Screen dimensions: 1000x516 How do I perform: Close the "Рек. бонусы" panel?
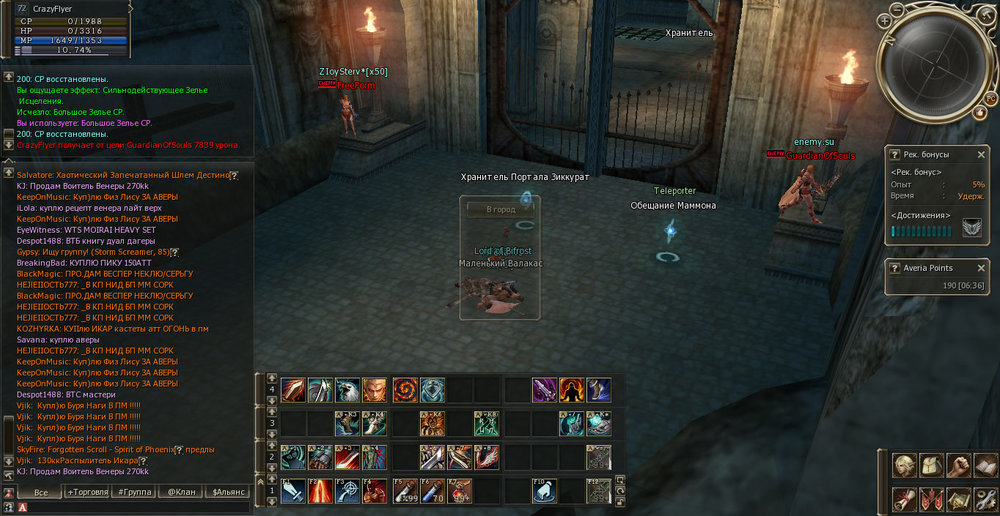pyautogui.click(x=981, y=155)
